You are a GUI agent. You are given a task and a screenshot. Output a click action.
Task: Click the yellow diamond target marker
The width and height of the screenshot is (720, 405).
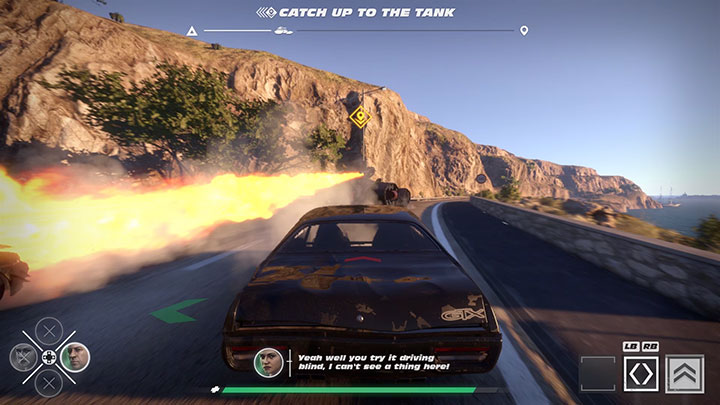pos(360,117)
